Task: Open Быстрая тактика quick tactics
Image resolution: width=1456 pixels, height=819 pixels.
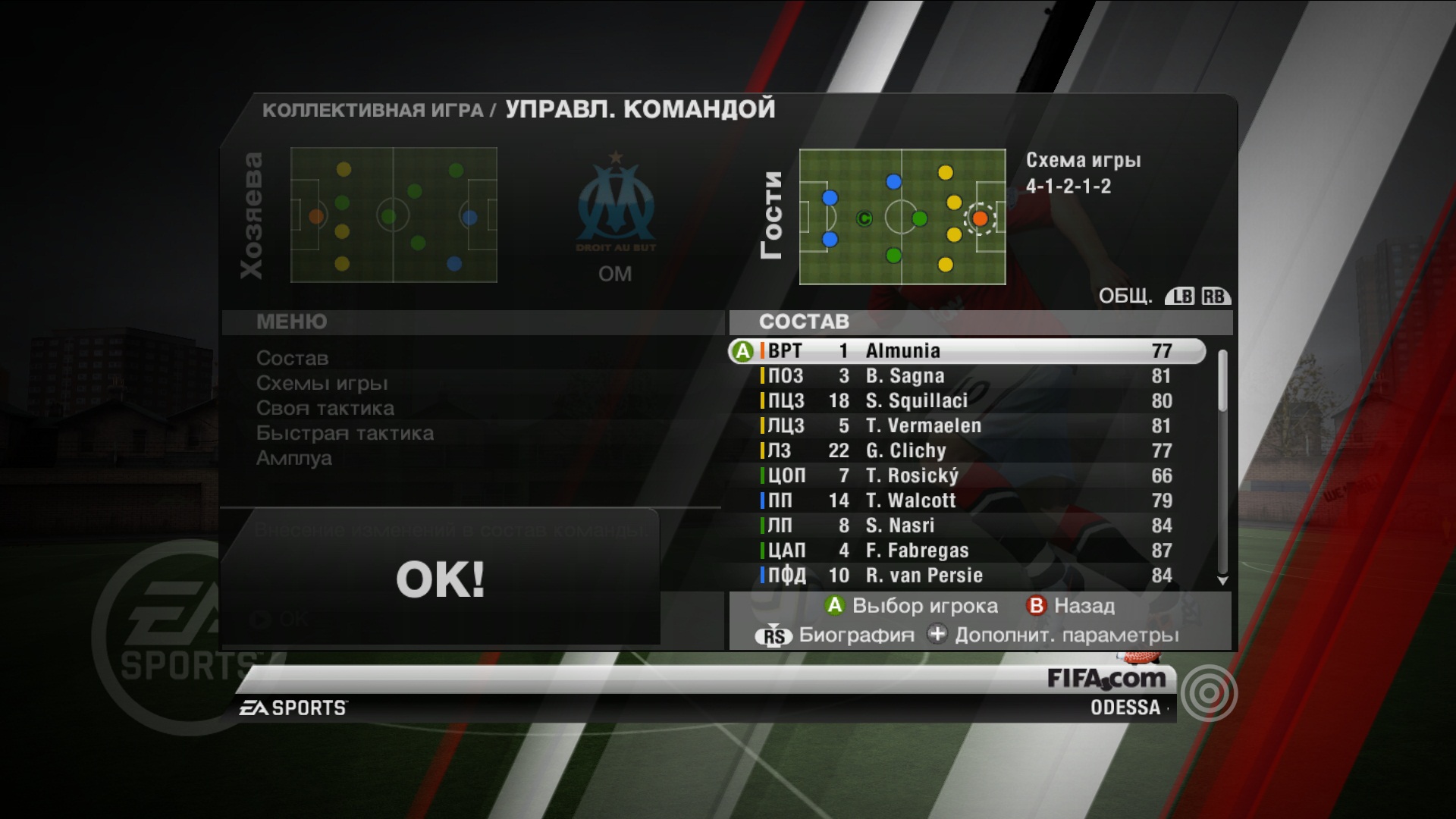Action: (344, 433)
